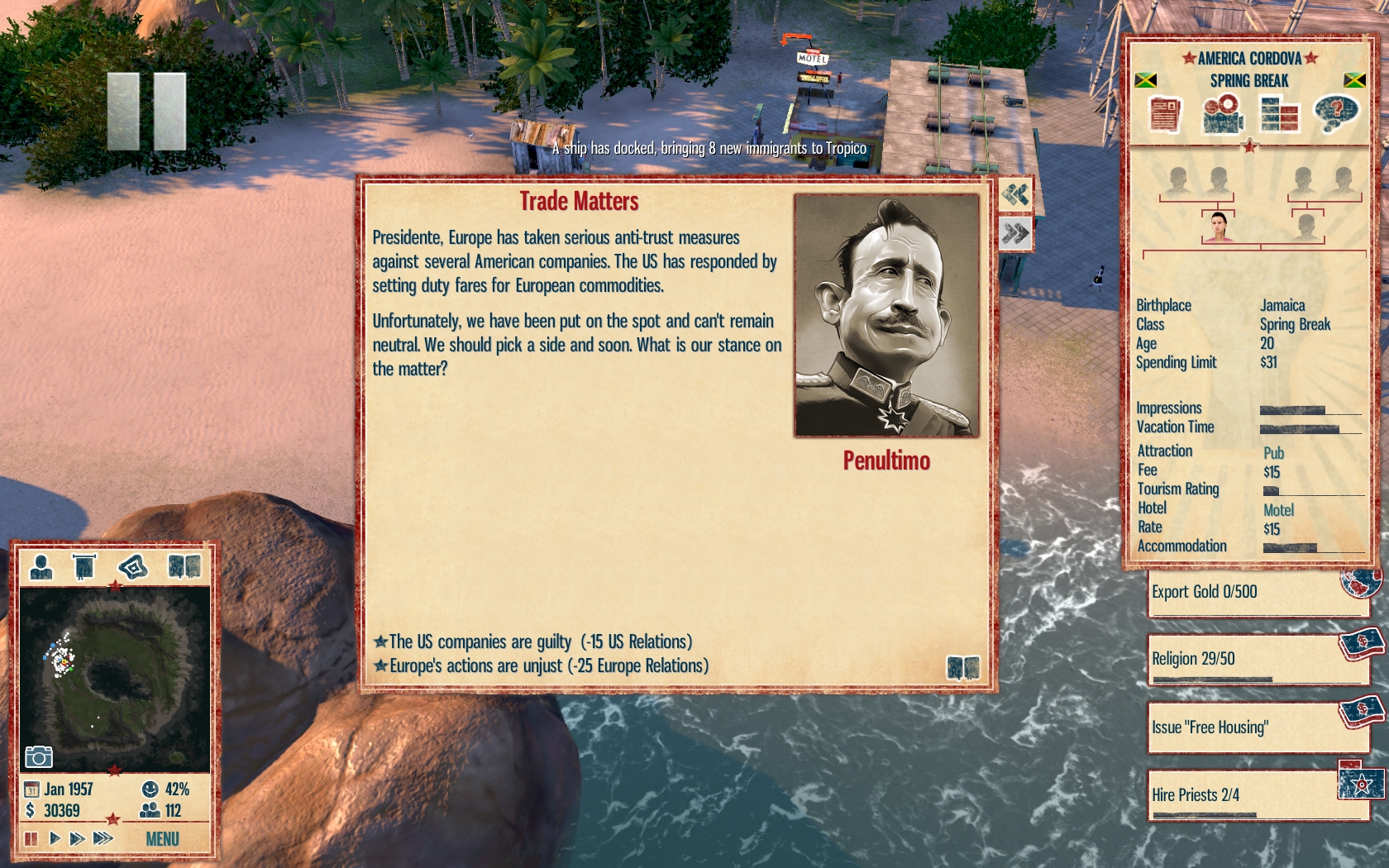This screenshot has width=1389, height=868.
Task: Open the thought bubble question mark tab
Action: (1334, 113)
